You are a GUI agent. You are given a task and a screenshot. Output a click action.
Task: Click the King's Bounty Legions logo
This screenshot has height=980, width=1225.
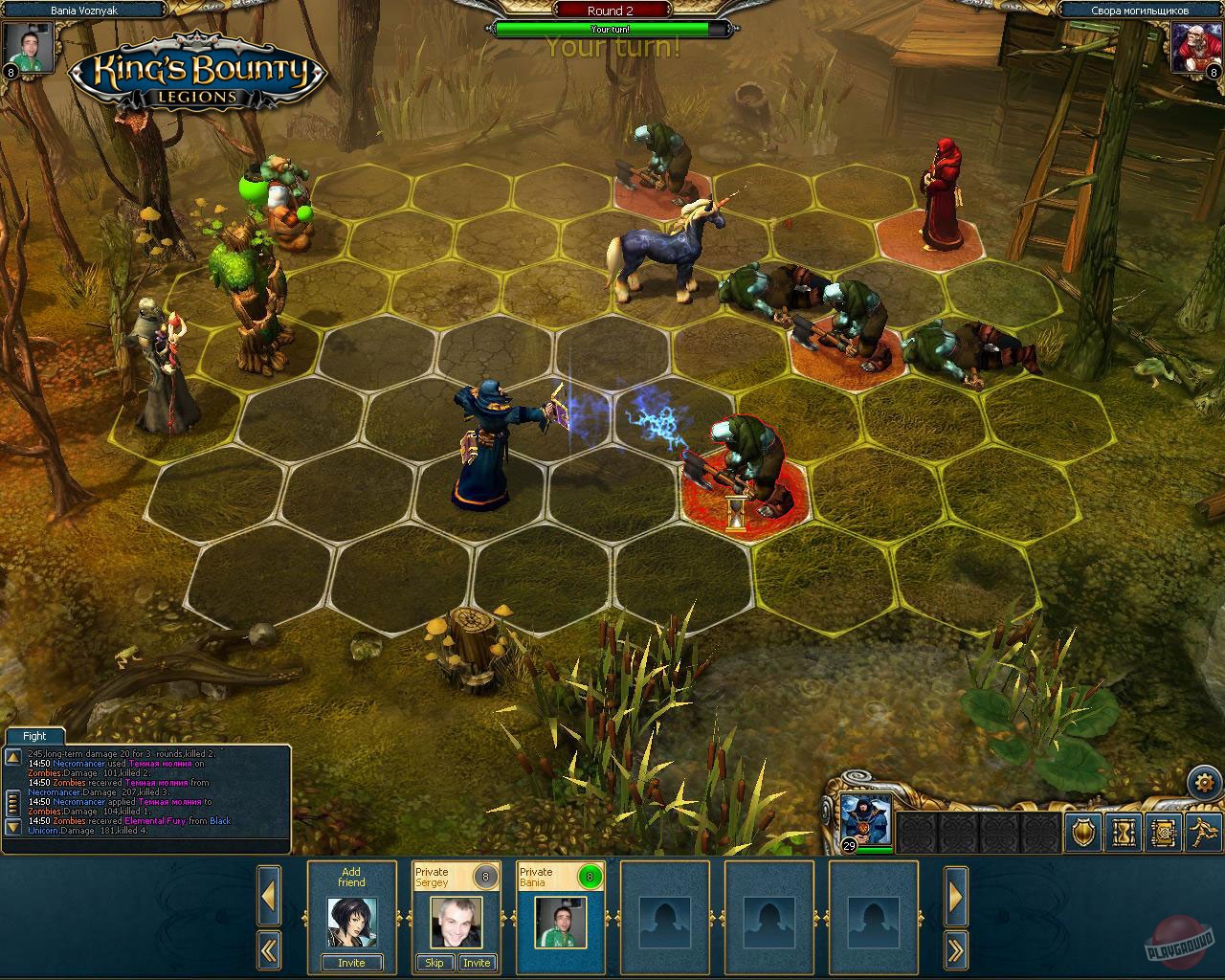(x=191, y=72)
